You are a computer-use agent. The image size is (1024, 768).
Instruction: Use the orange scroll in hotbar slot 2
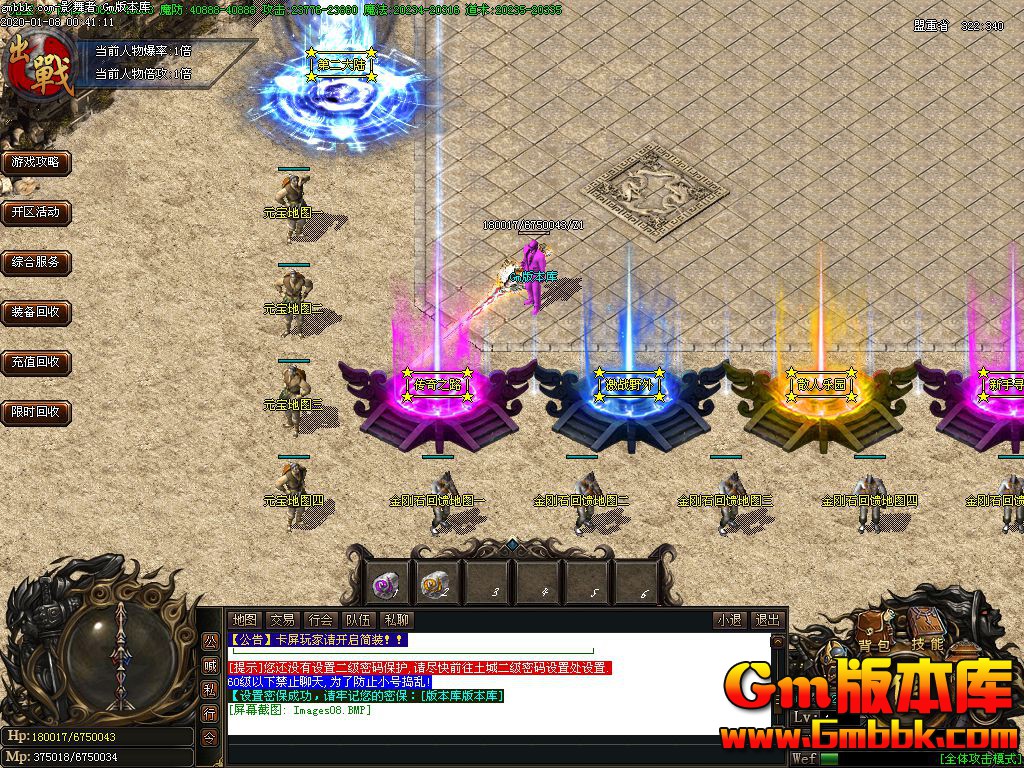(435, 582)
